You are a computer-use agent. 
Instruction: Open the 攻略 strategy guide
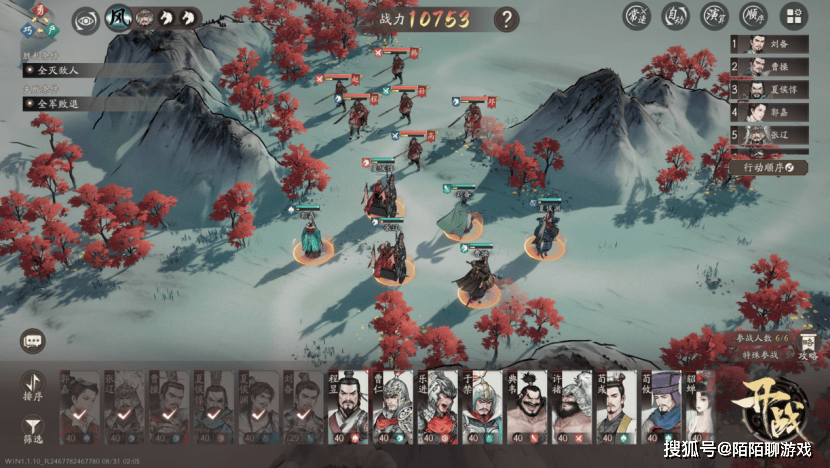click(x=809, y=347)
